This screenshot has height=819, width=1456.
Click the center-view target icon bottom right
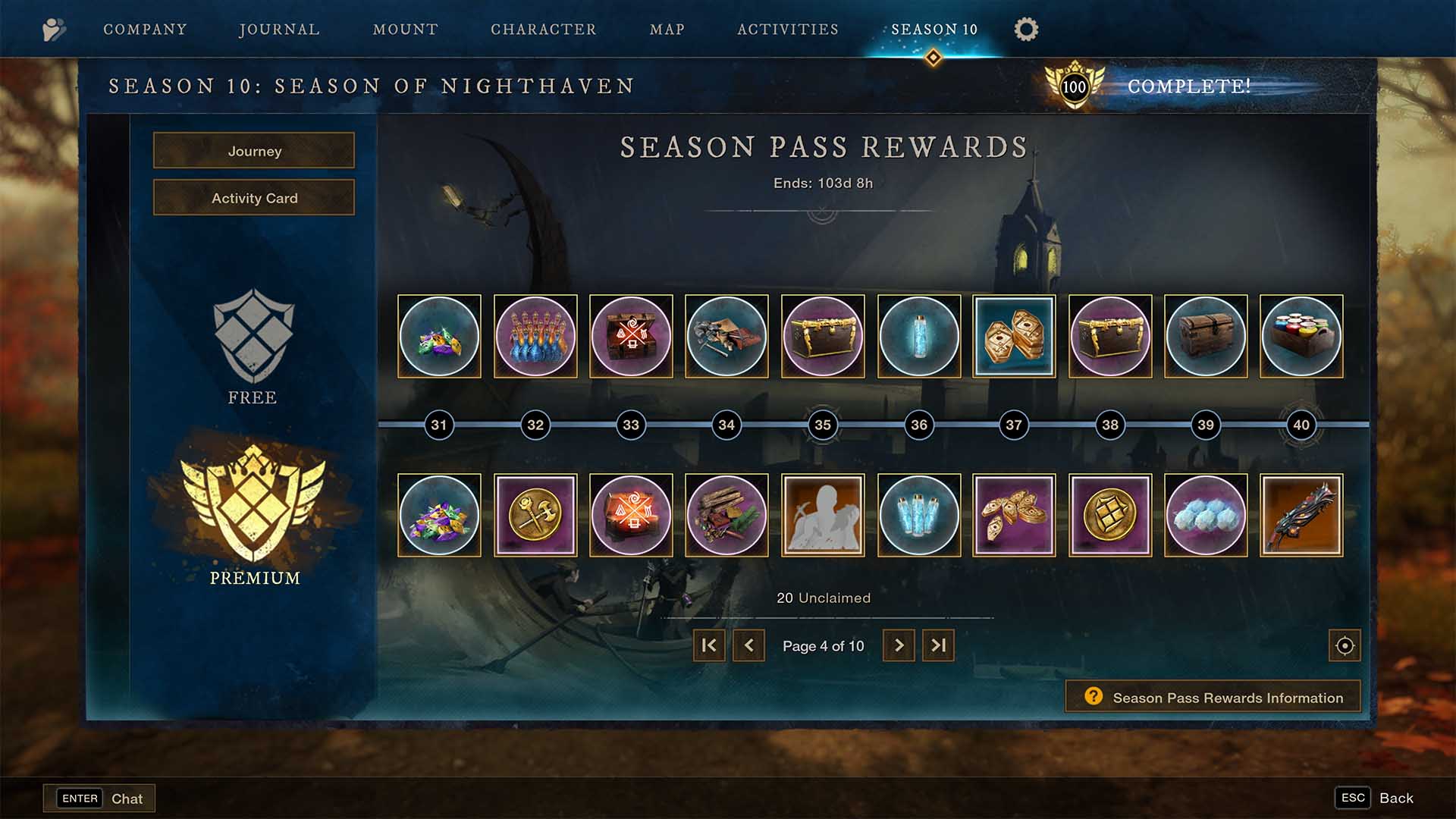point(1344,645)
